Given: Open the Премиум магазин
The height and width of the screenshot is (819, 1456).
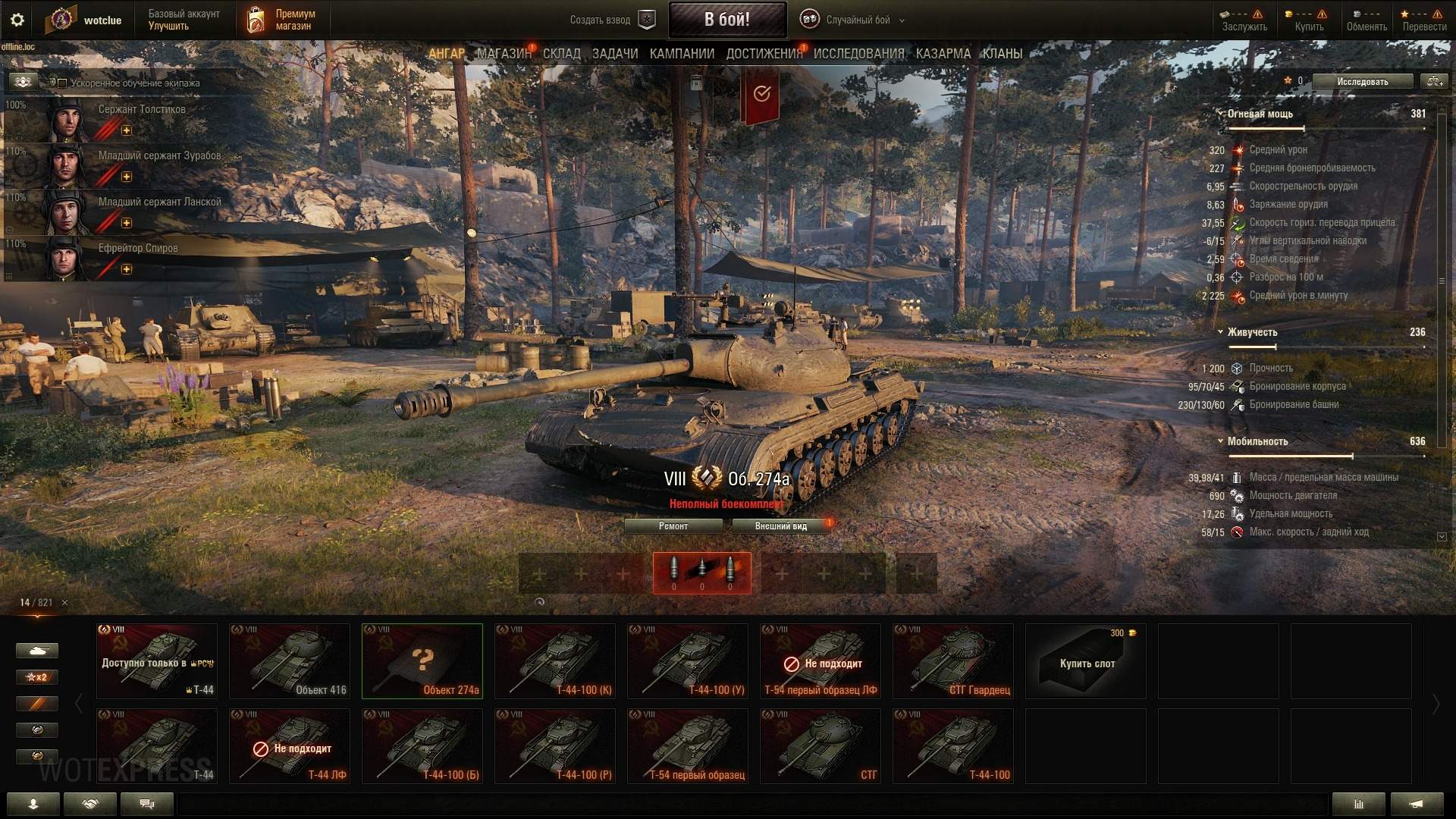Looking at the screenshot, I should (x=282, y=20).
